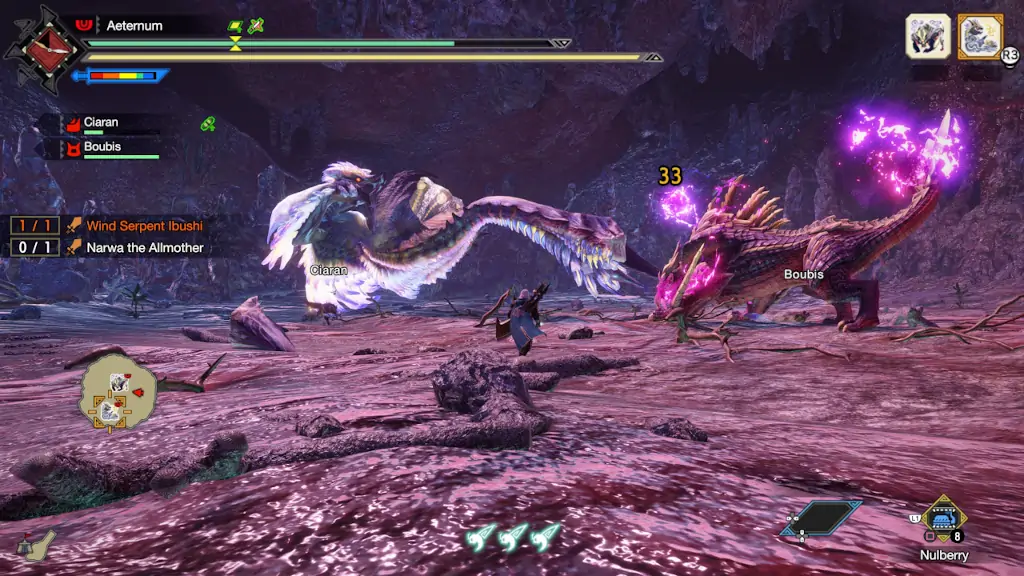The width and height of the screenshot is (1024, 576).
Task: Select the Narwa the Allmother objective
Action: pyautogui.click(x=144, y=248)
